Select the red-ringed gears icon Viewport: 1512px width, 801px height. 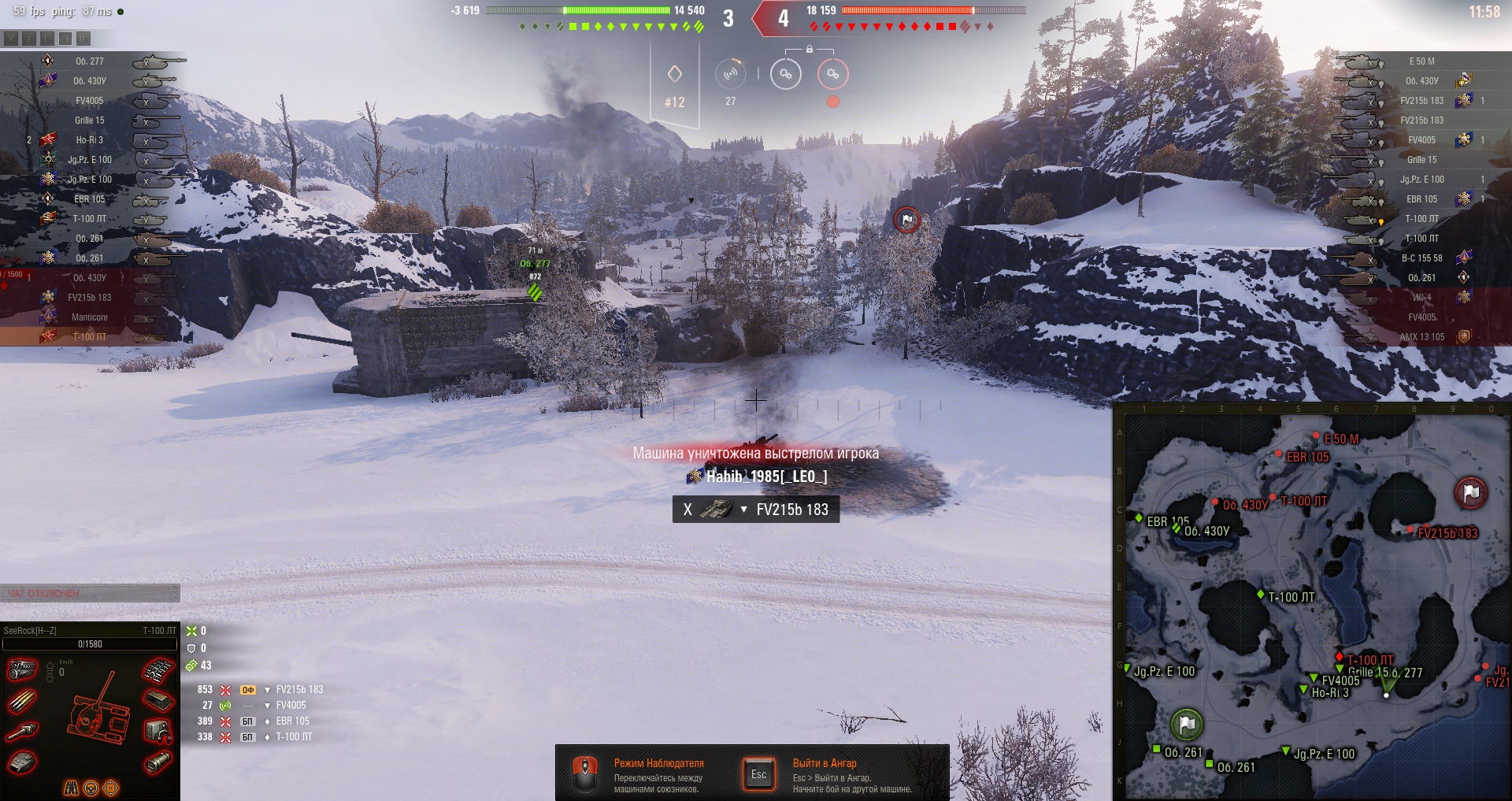(x=833, y=74)
